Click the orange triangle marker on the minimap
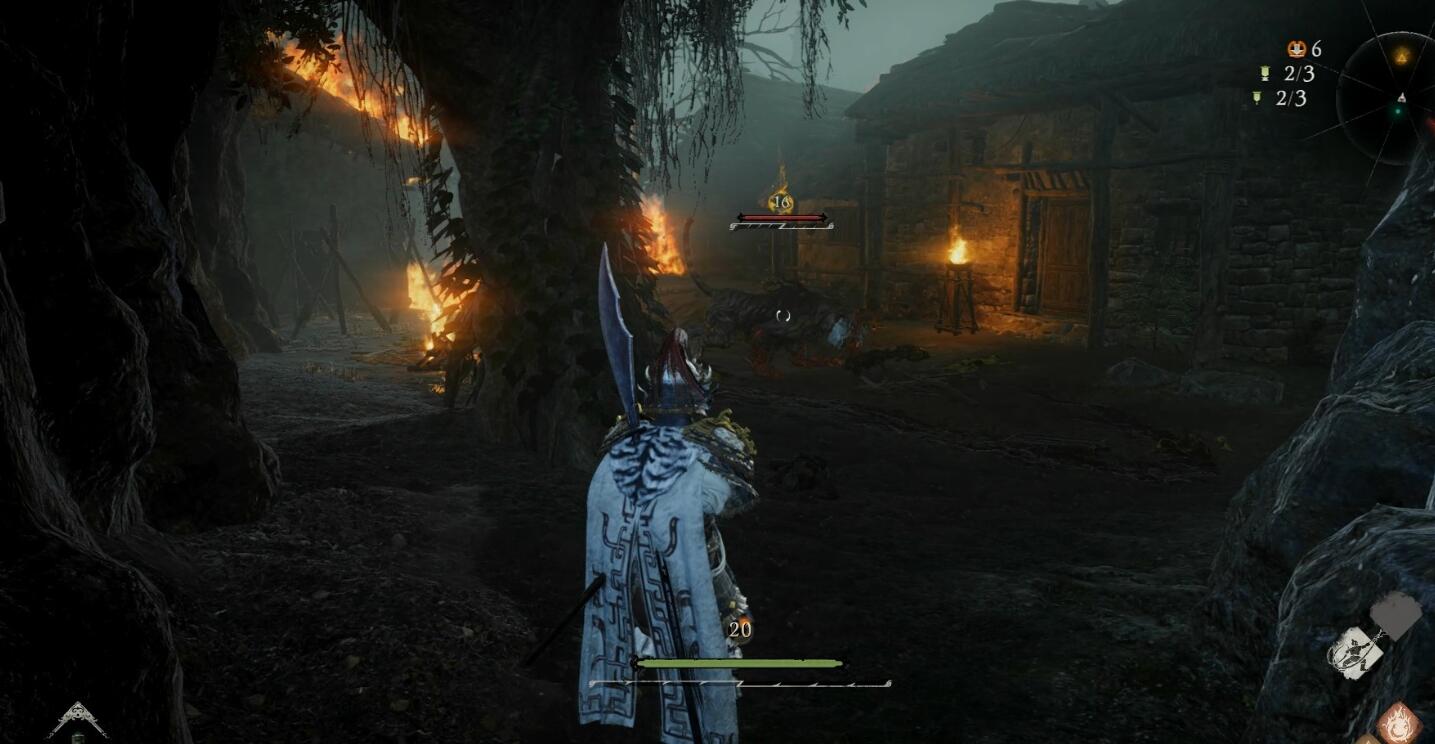The image size is (1435, 744). (1402, 57)
